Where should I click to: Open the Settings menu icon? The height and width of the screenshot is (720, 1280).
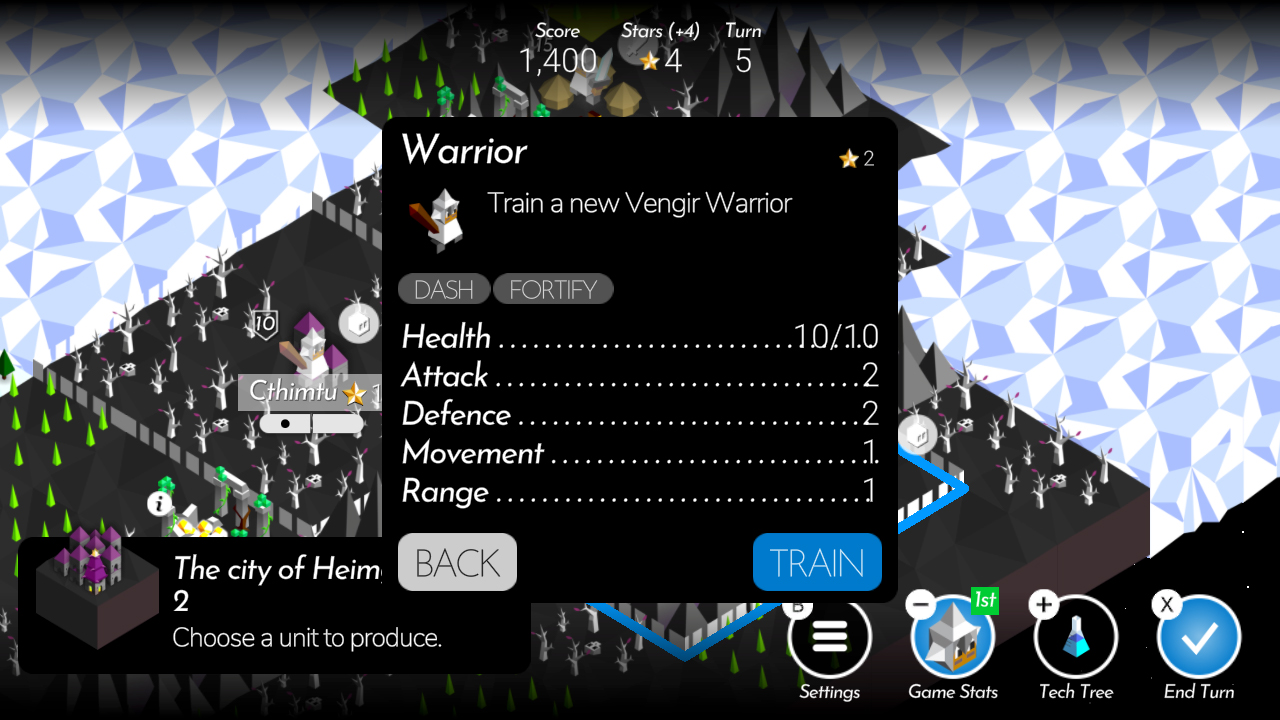click(x=829, y=636)
